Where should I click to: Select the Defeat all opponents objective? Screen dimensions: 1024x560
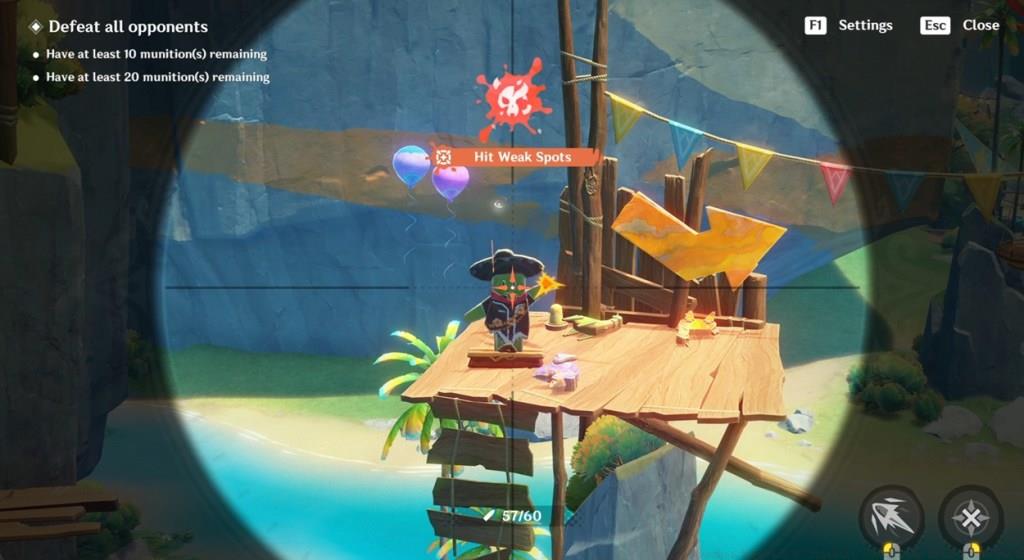click(127, 27)
